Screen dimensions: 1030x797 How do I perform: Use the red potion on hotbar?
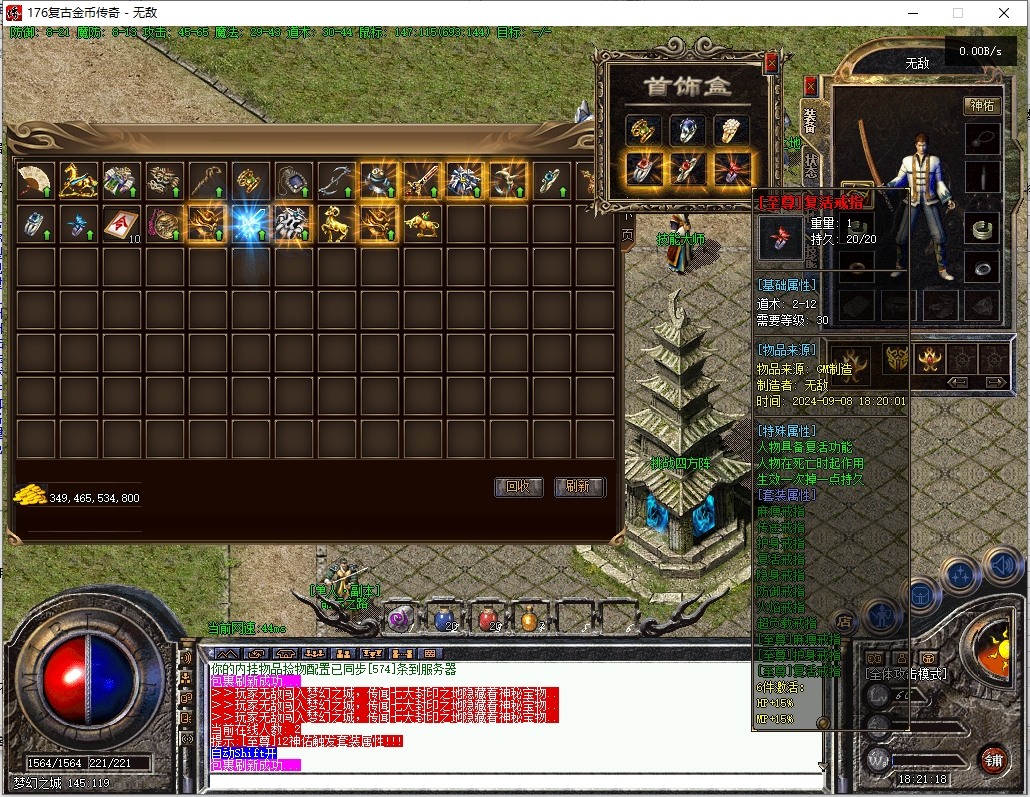487,620
